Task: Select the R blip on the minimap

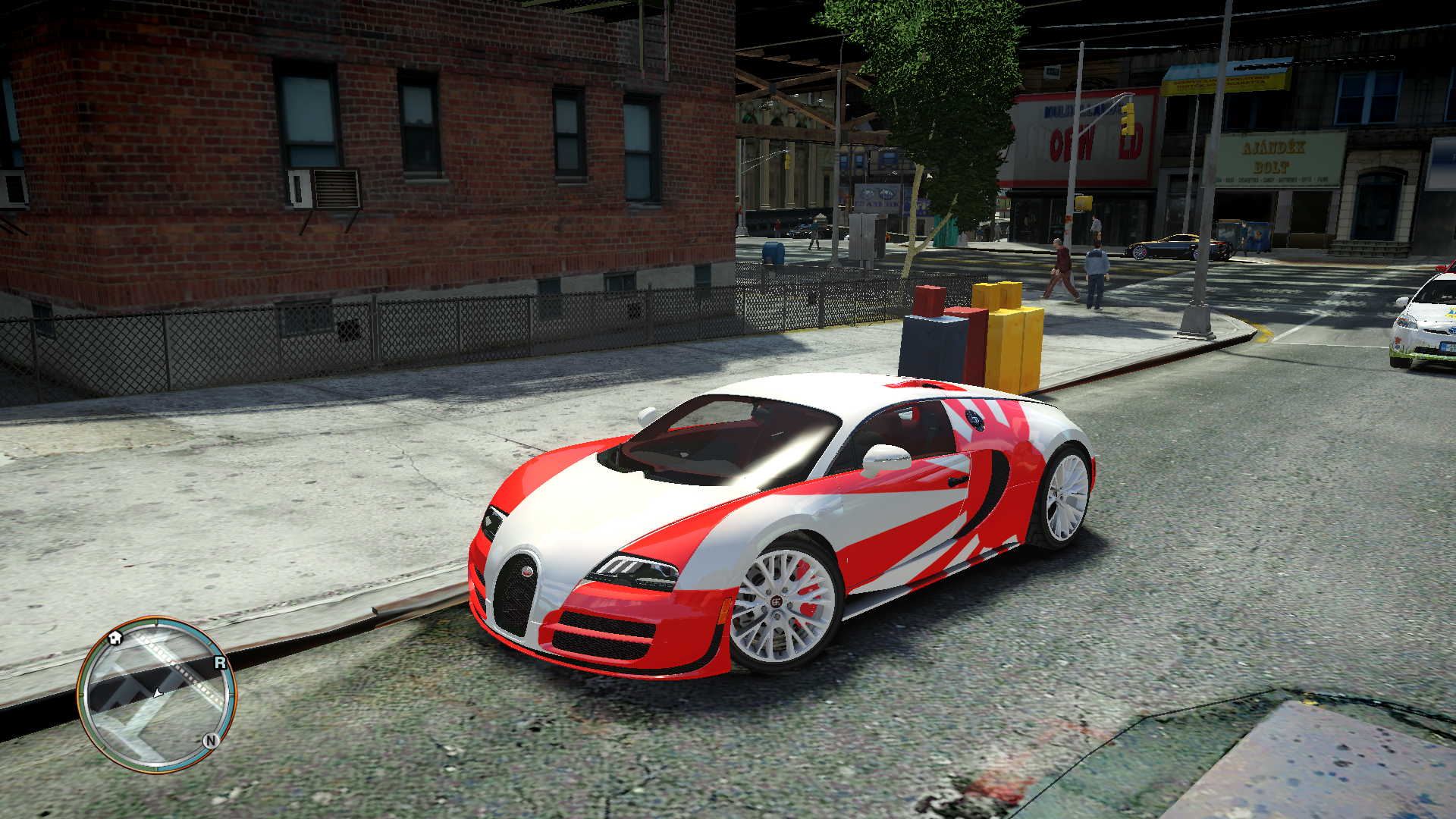Action: click(x=220, y=663)
